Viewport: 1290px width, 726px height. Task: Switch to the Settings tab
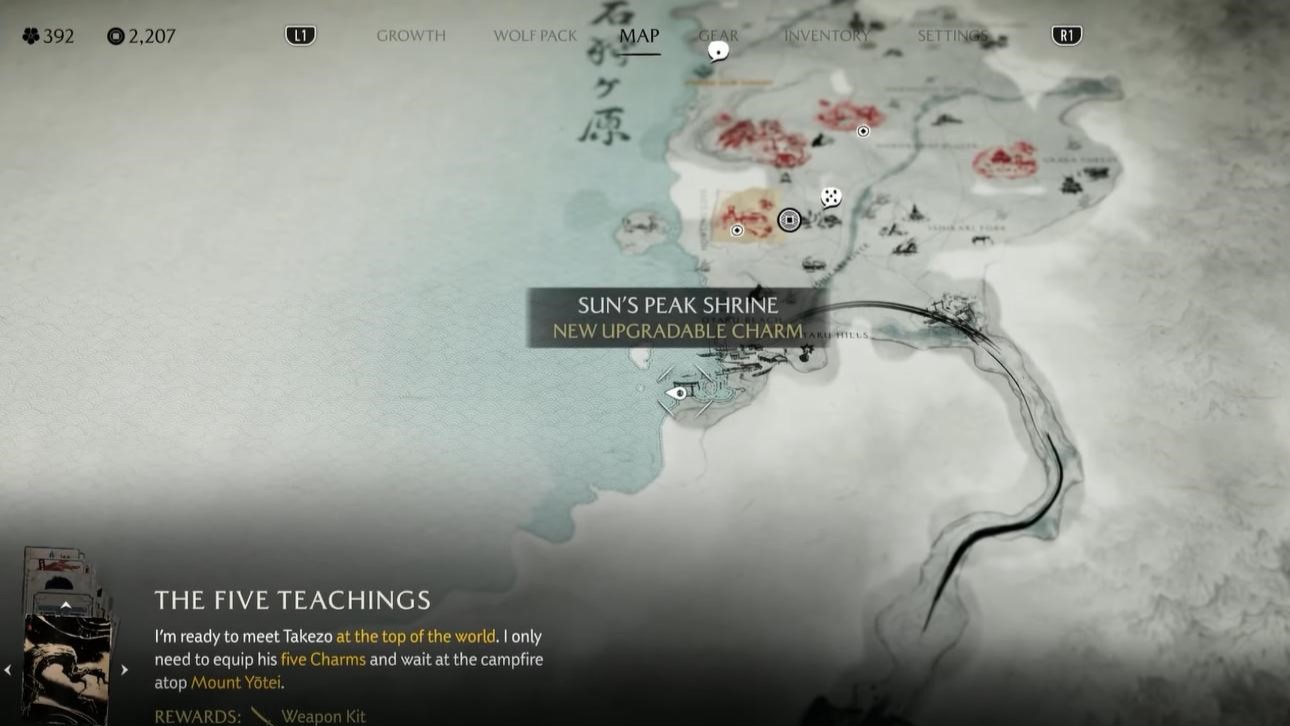tap(952, 36)
